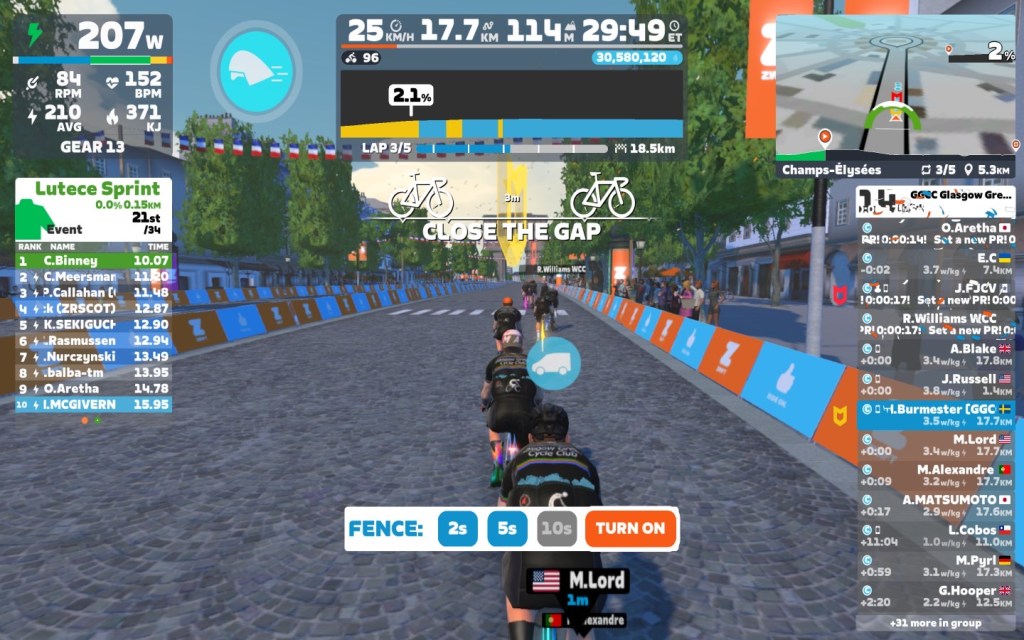
Task: Select M.Alexandre in the riders list
Action: coord(935,475)
